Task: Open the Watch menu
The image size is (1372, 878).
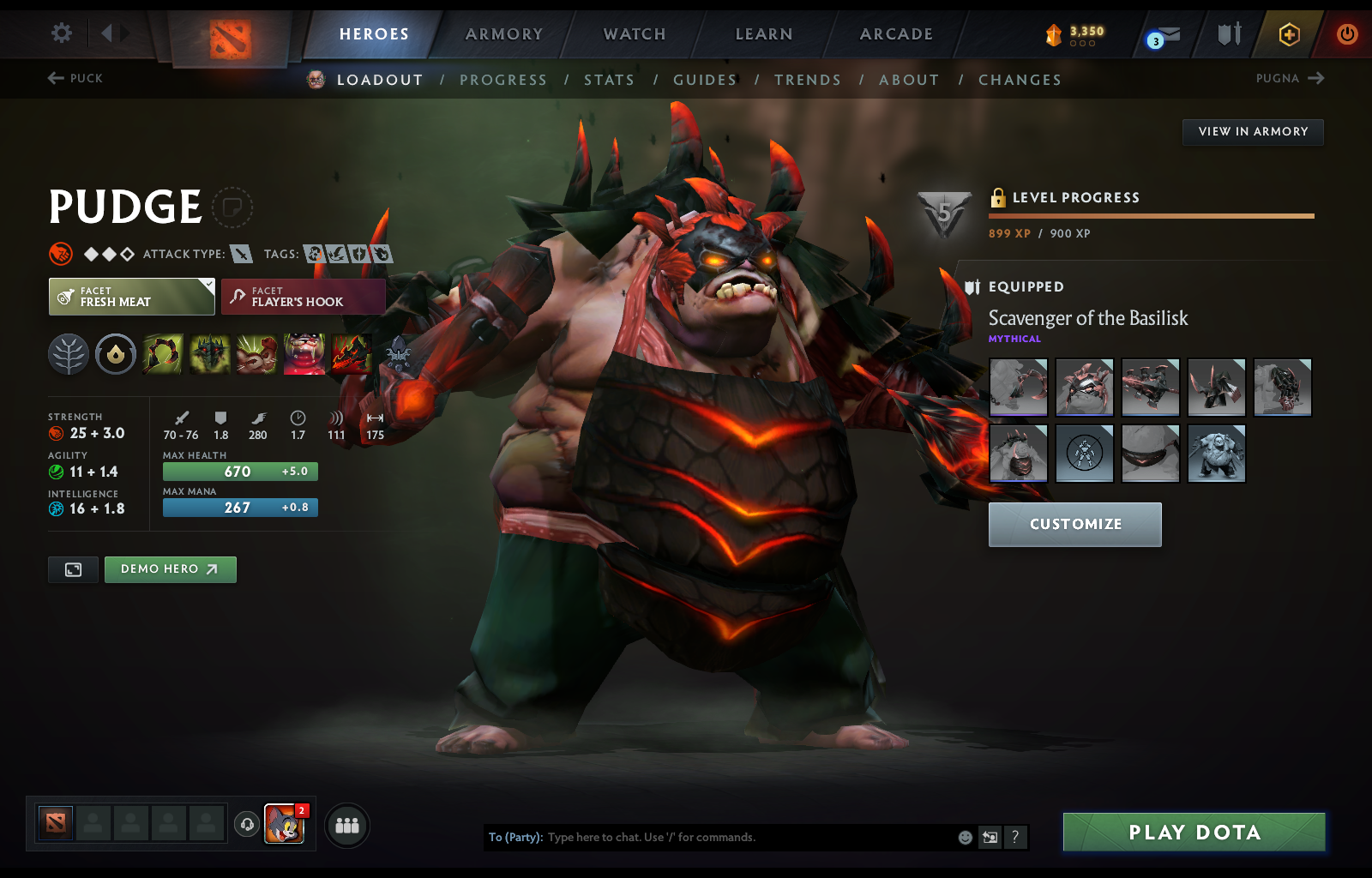Action: [634, 34]
